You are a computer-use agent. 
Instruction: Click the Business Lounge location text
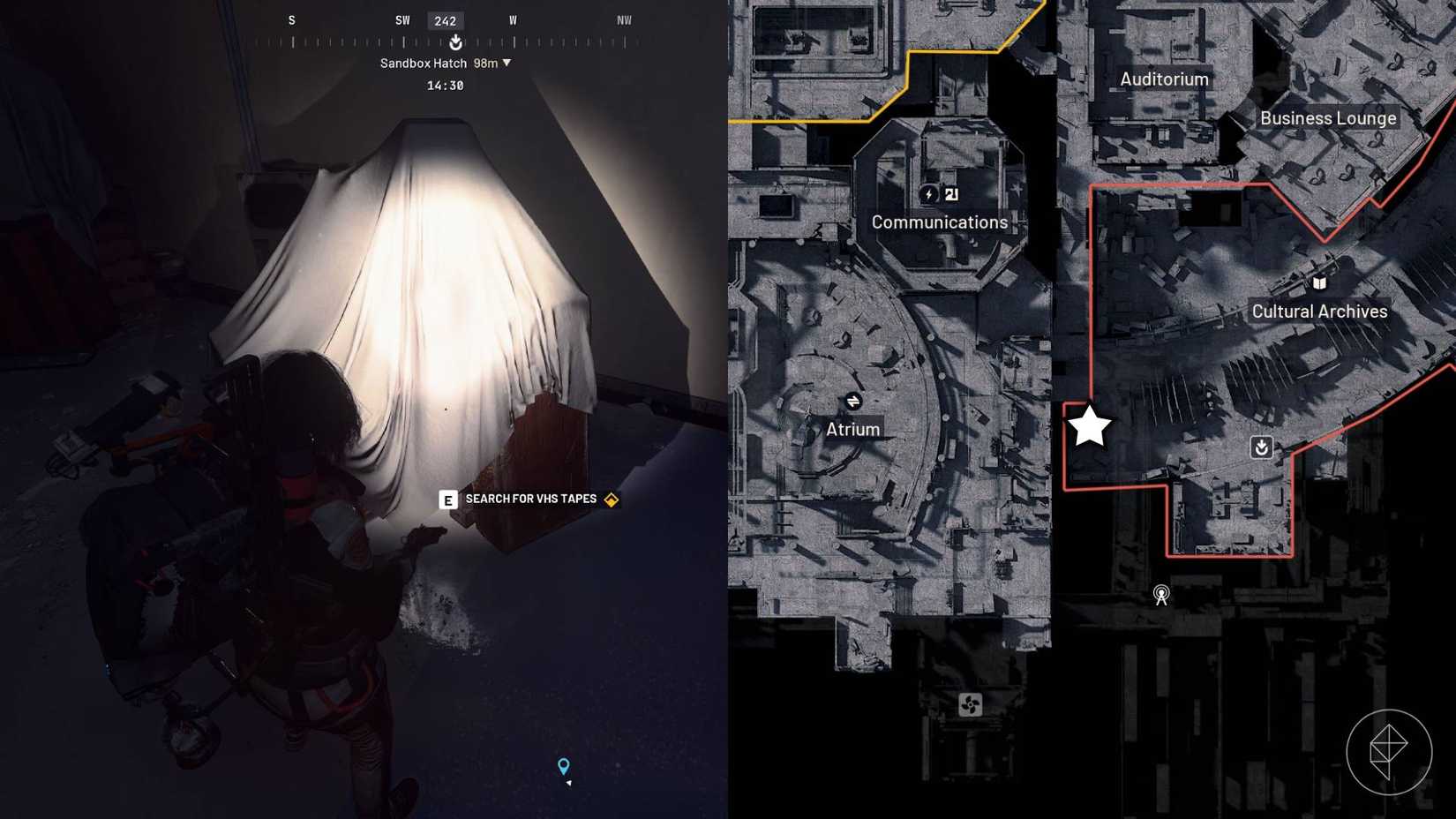1328,116
